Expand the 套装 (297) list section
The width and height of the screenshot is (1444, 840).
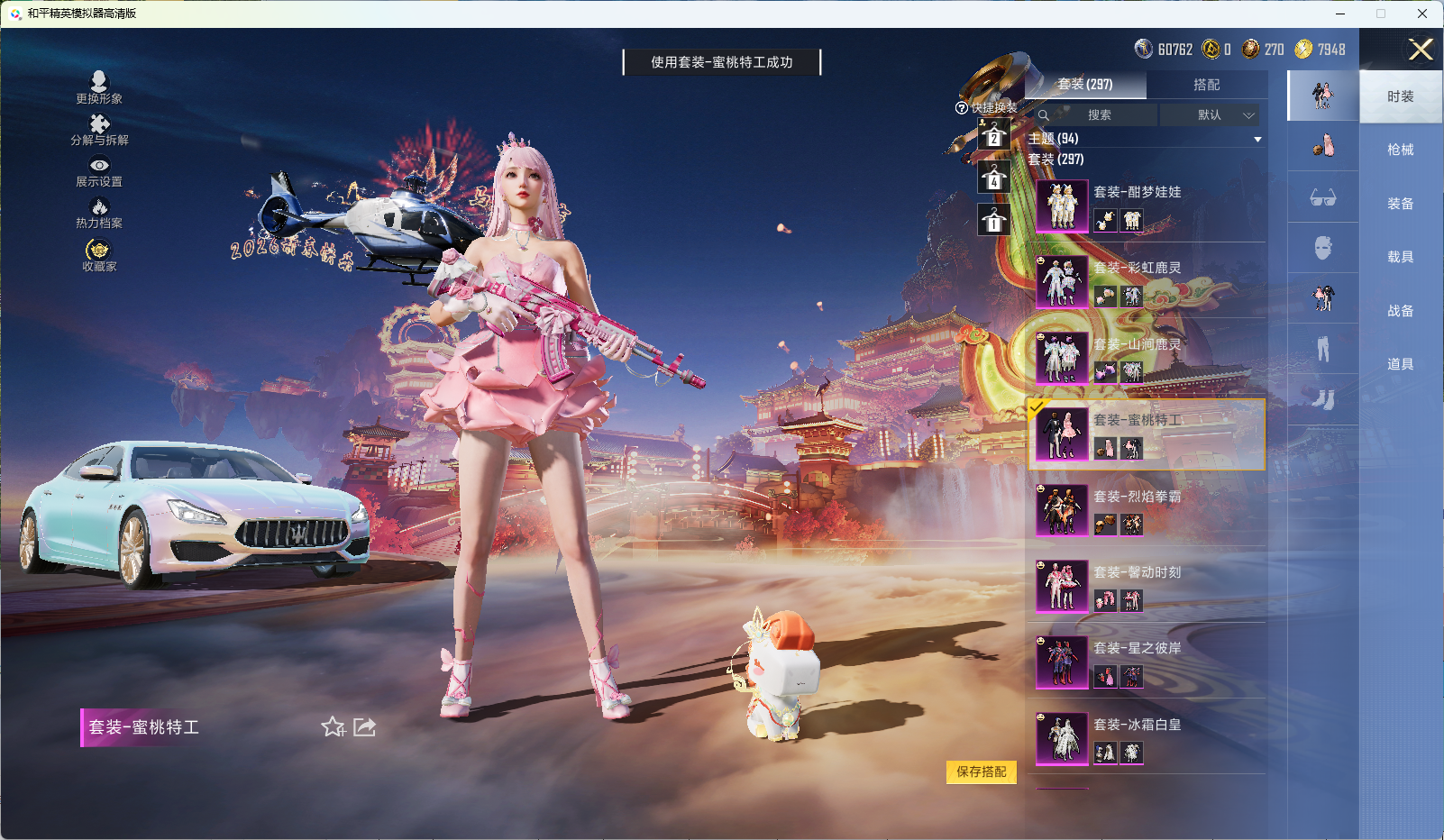coord(1056,159)
